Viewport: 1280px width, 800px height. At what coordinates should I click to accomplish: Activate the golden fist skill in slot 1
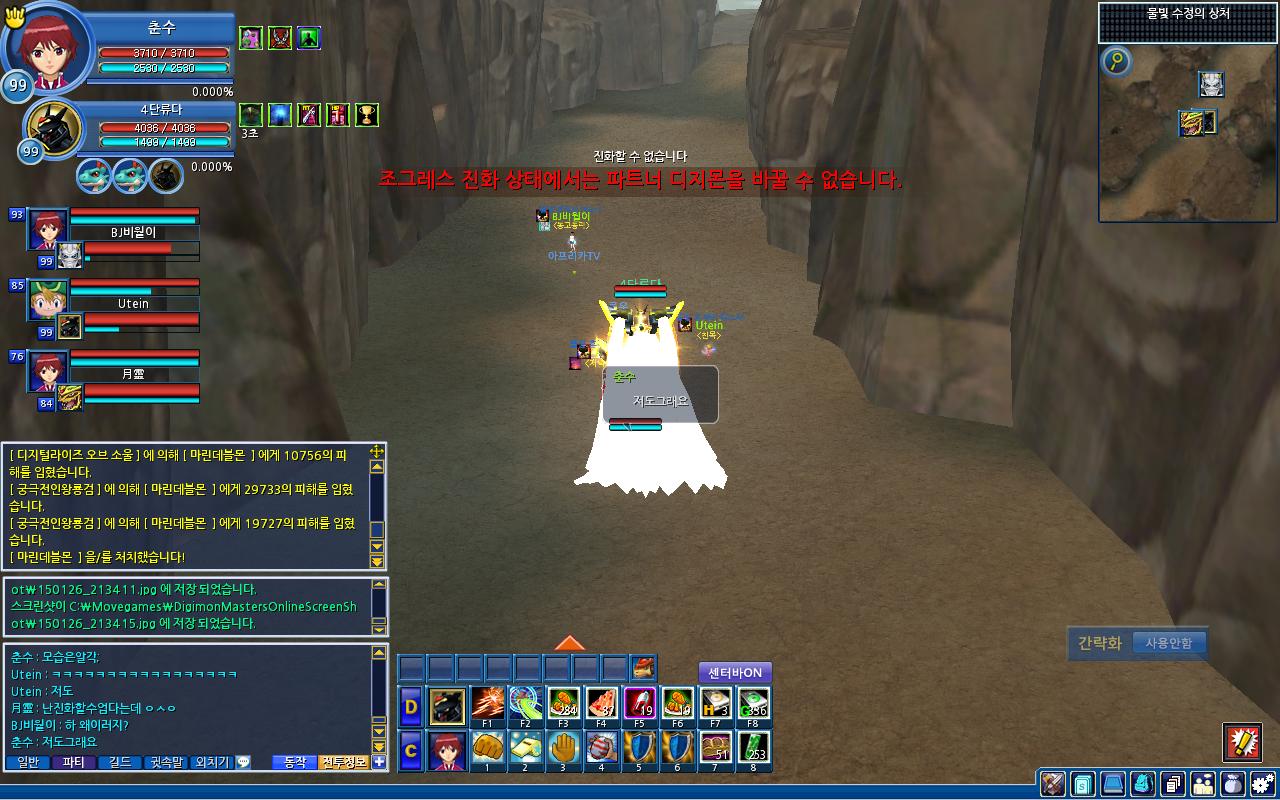pos(487,749)
